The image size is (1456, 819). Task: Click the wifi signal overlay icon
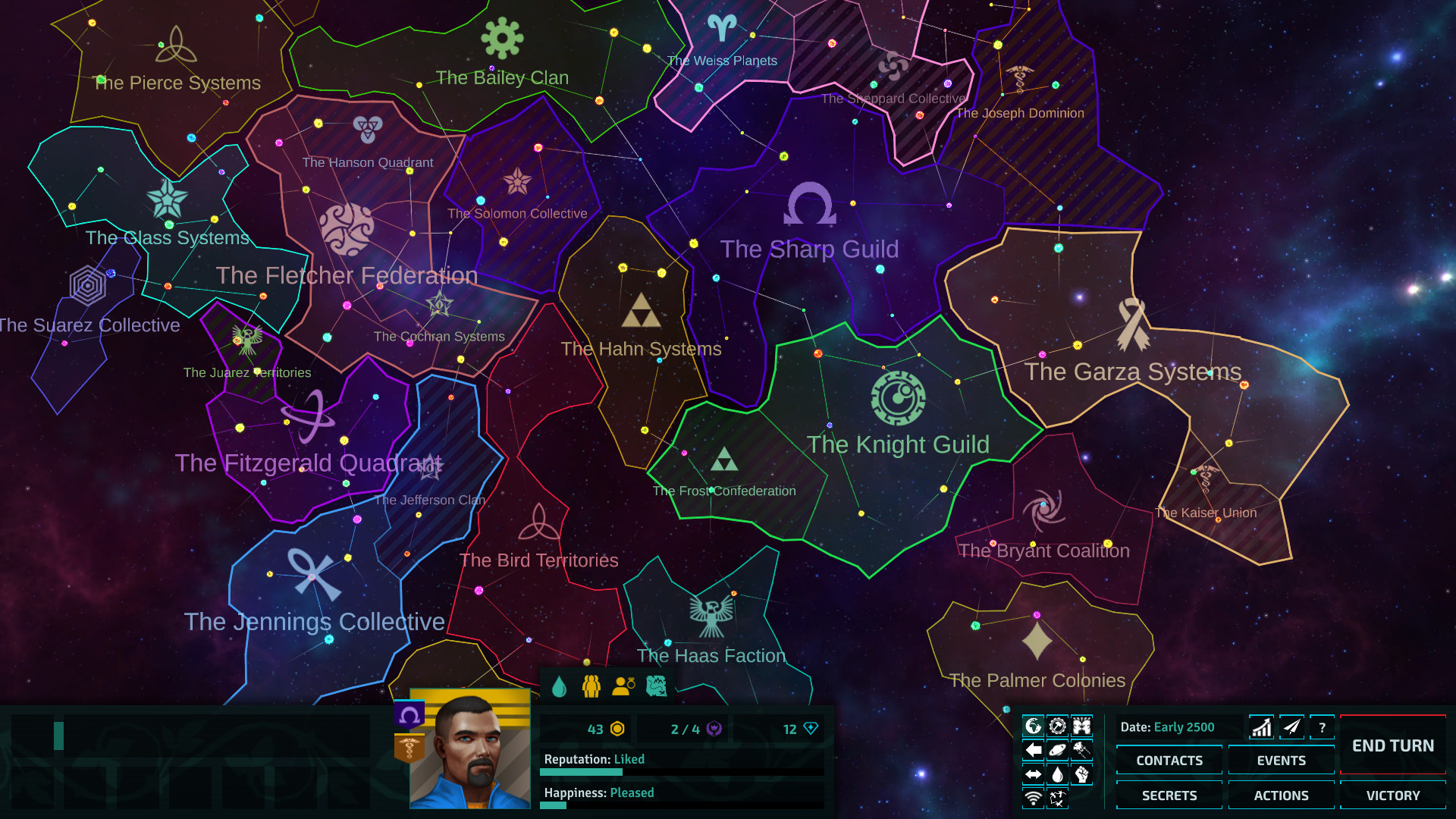tap(1033, 798)
